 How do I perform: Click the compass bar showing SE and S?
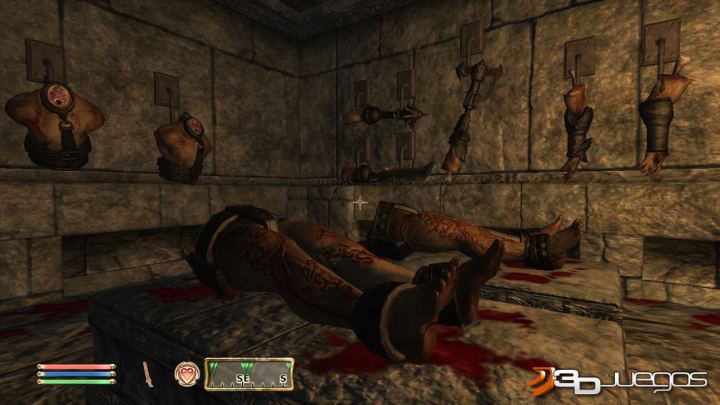click(x=249, y=374)
